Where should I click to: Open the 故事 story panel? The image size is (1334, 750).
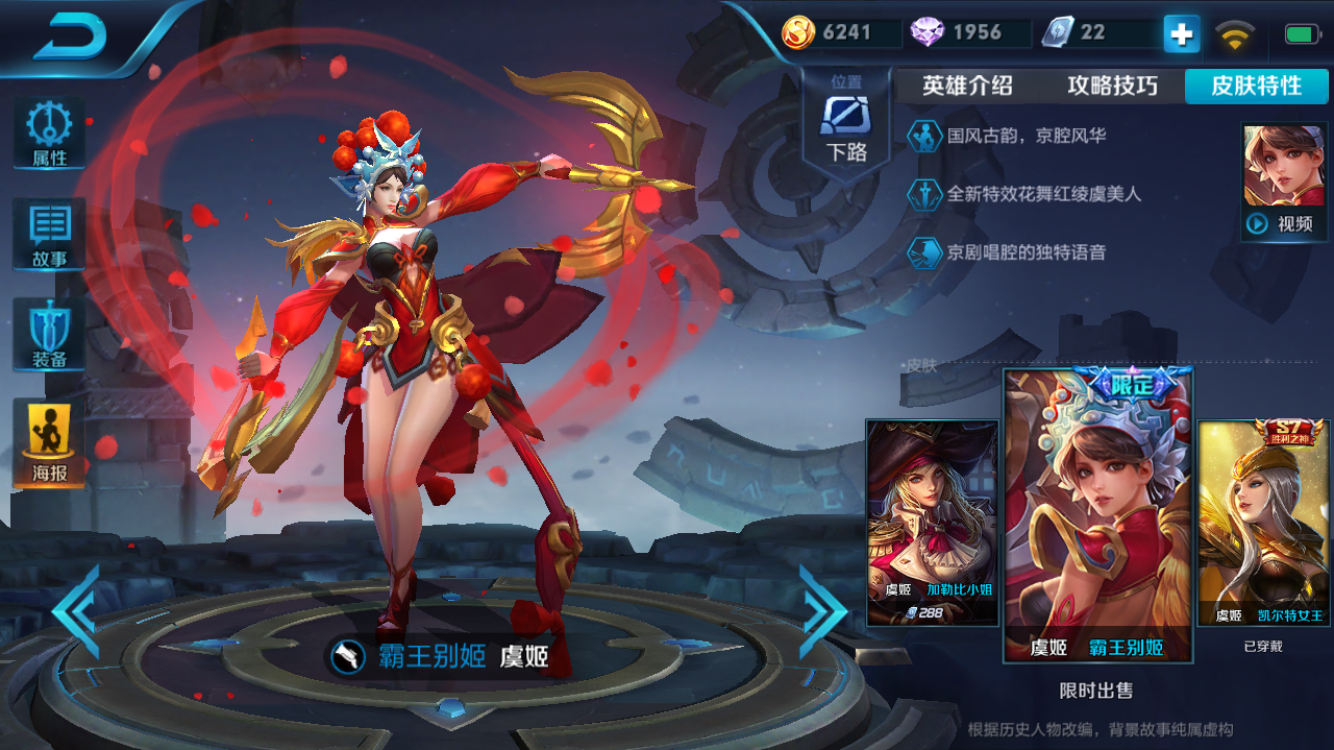point(49,235)
